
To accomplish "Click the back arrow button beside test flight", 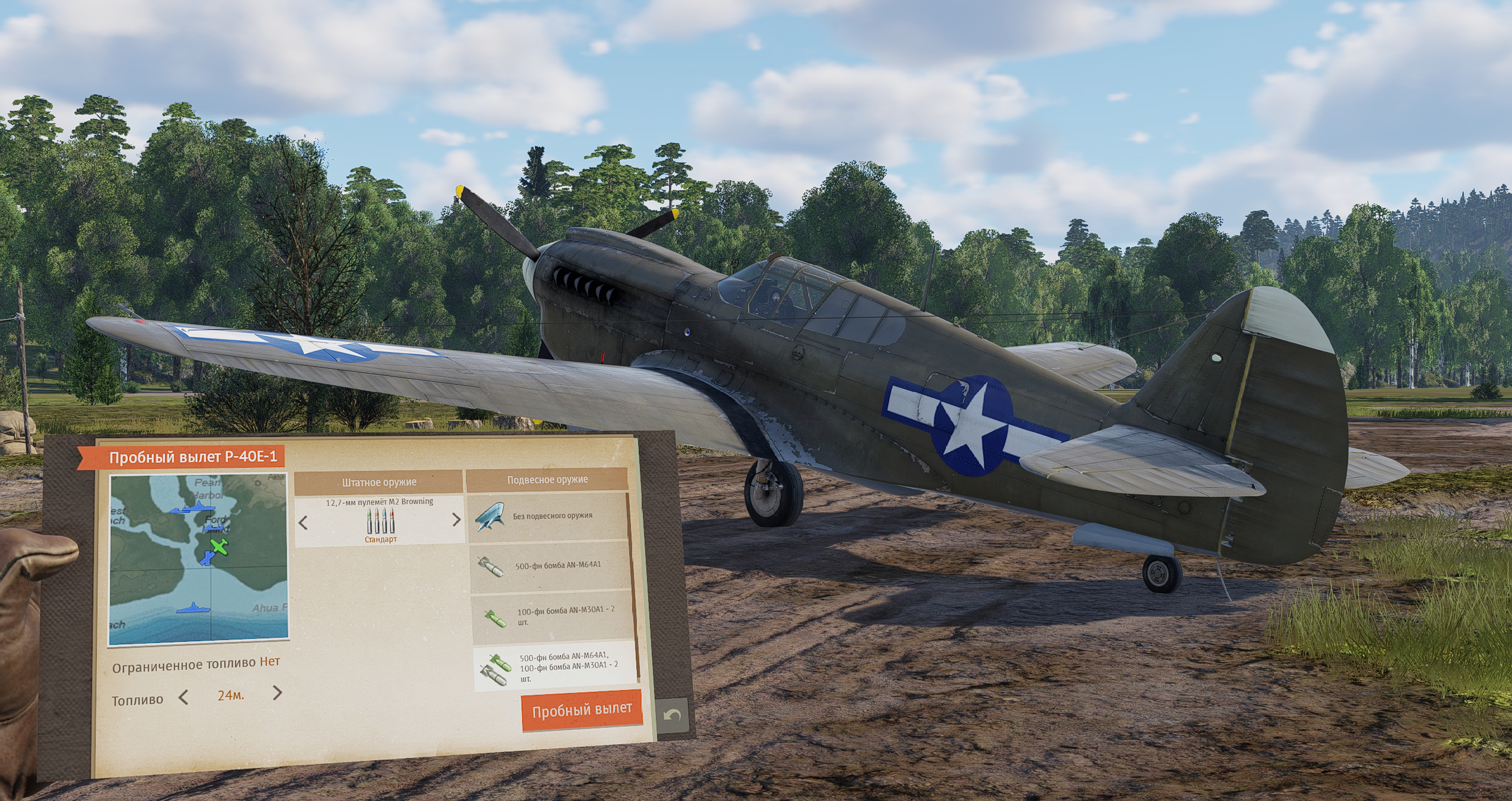I will (673, 716).
